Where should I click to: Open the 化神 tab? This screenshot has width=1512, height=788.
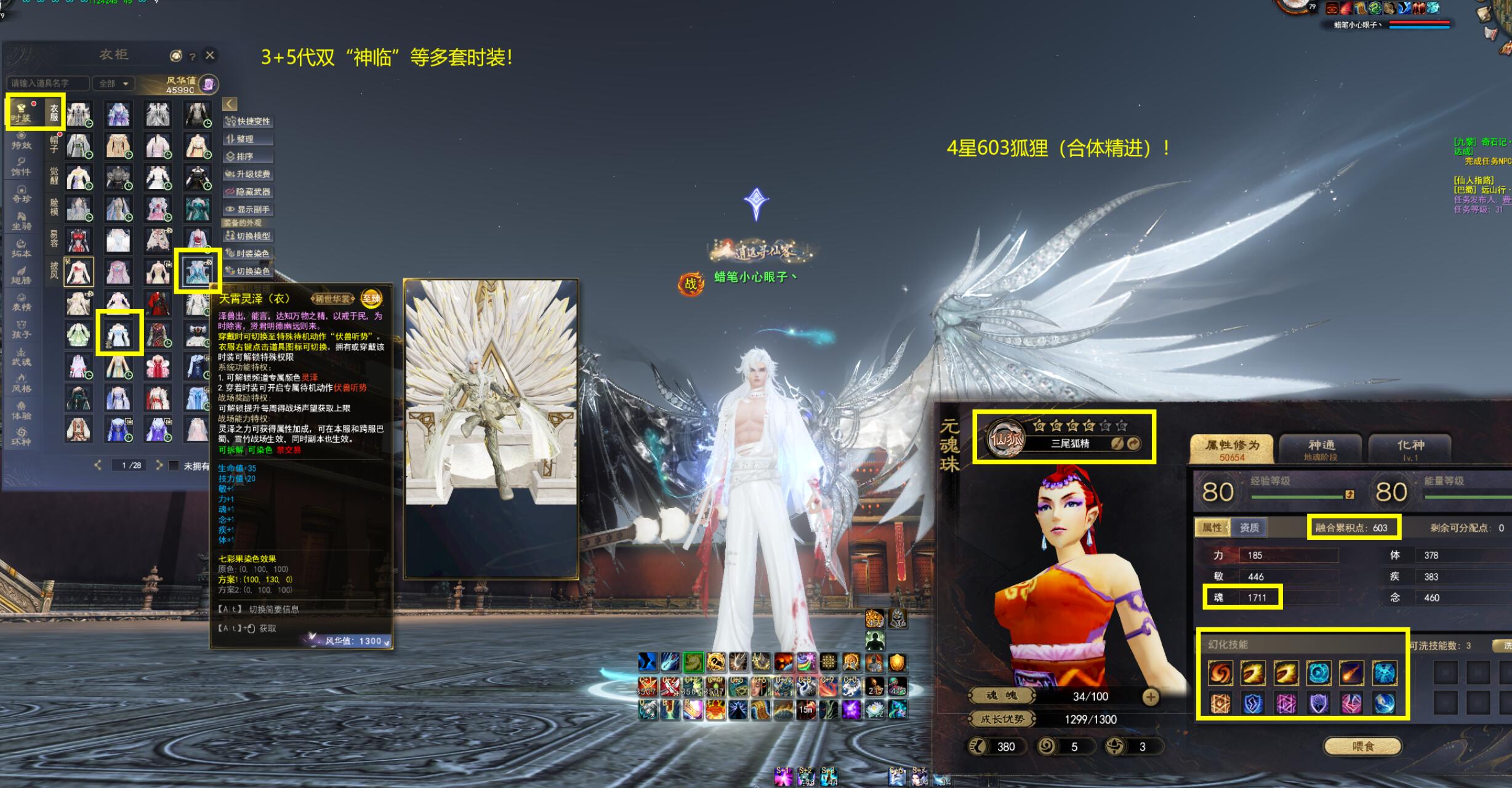click(1410, 448)
